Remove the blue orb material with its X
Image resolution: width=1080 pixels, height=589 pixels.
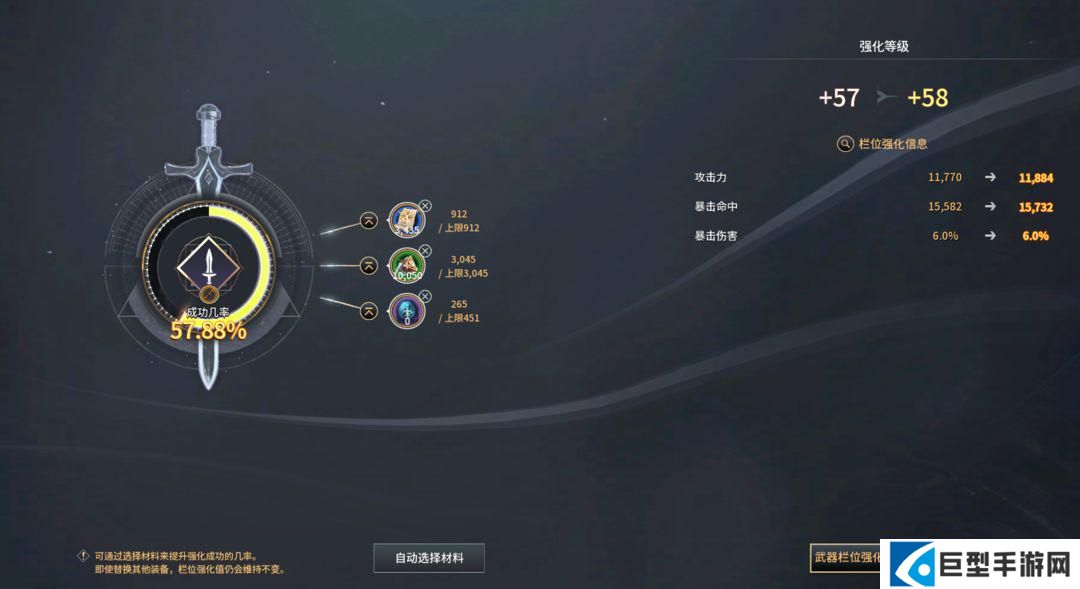[x=425, y=296]
